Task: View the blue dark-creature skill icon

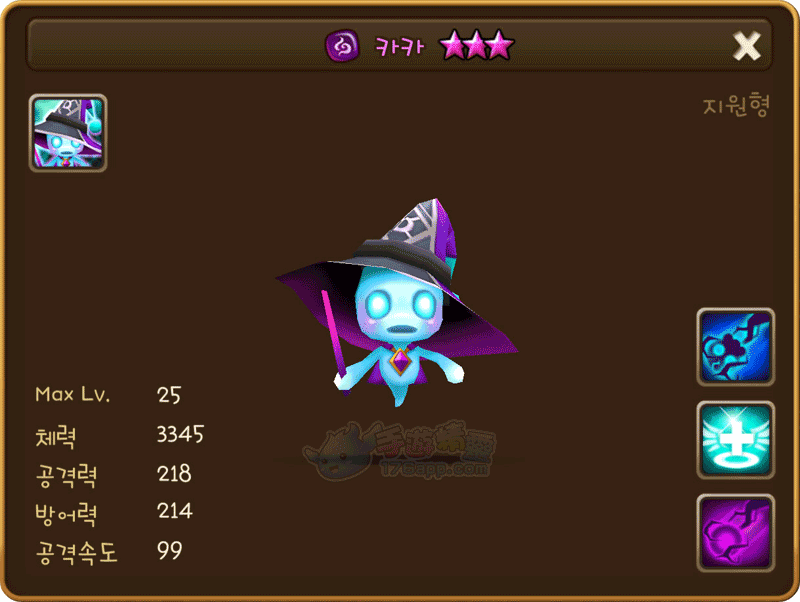Action: [735, 347]
